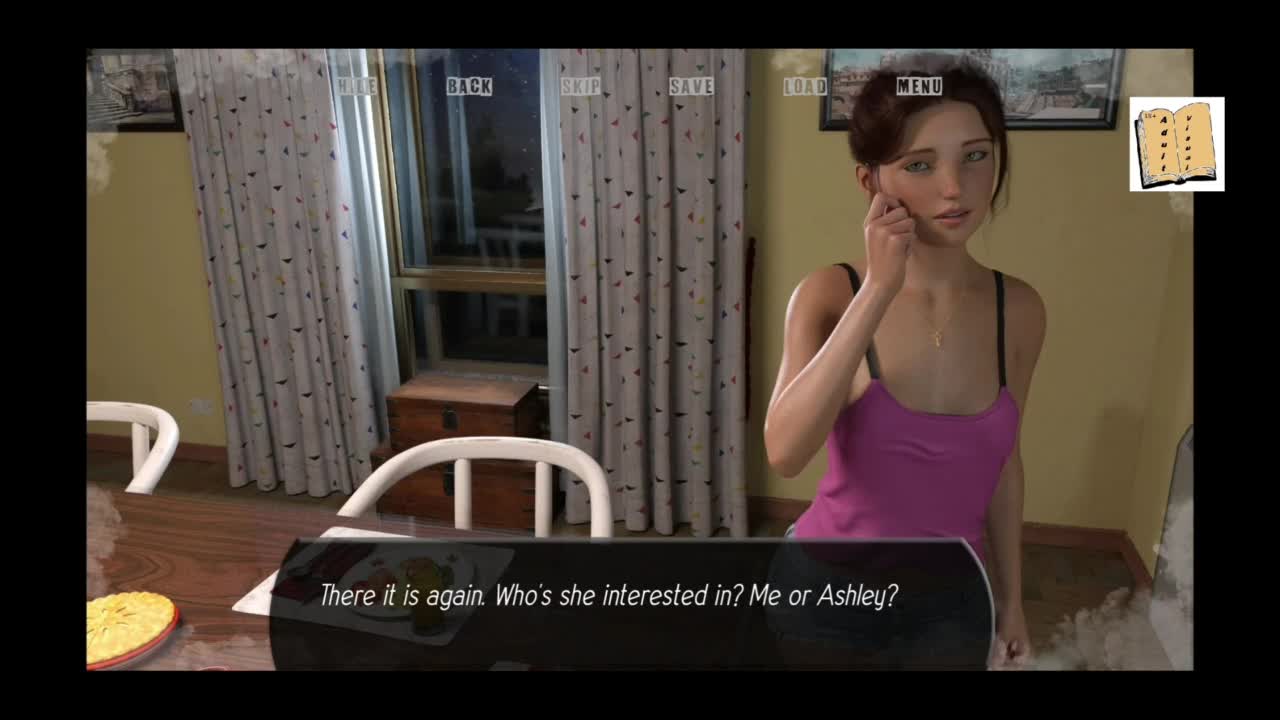
Task: Click the open book channel logo
Action: pos(1176,144)
